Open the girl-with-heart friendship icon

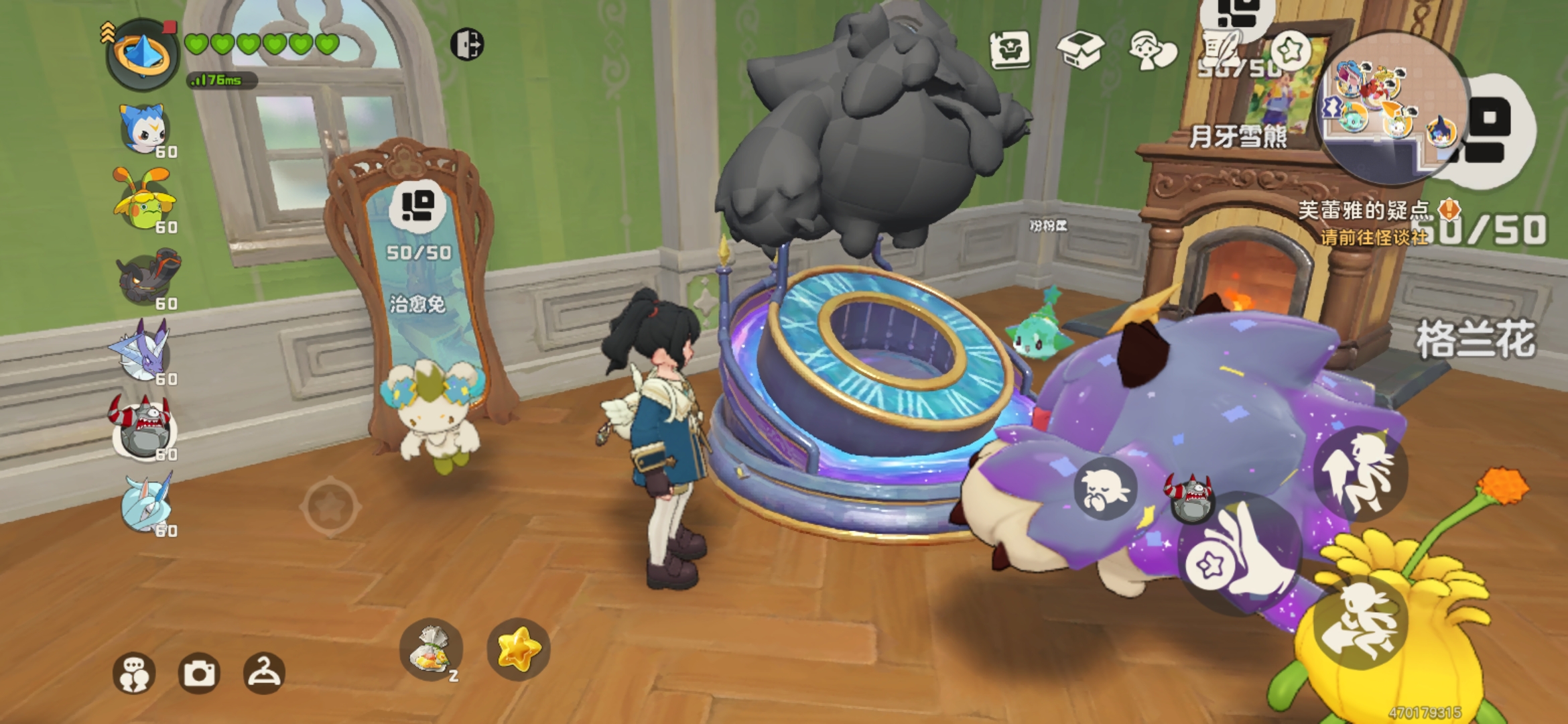coord(1151,50)
